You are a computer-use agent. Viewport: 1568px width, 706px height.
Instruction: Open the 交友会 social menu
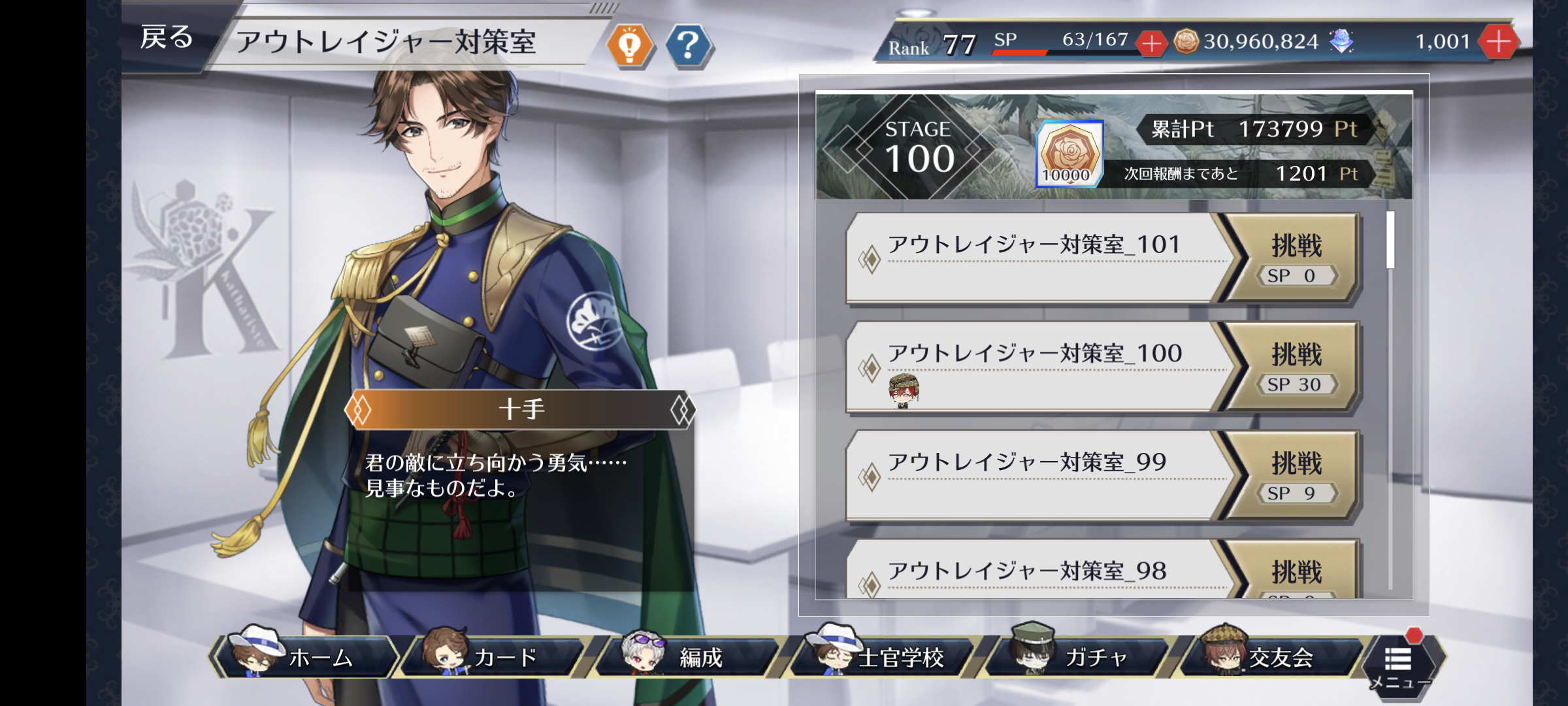[x=1271, y=656]
